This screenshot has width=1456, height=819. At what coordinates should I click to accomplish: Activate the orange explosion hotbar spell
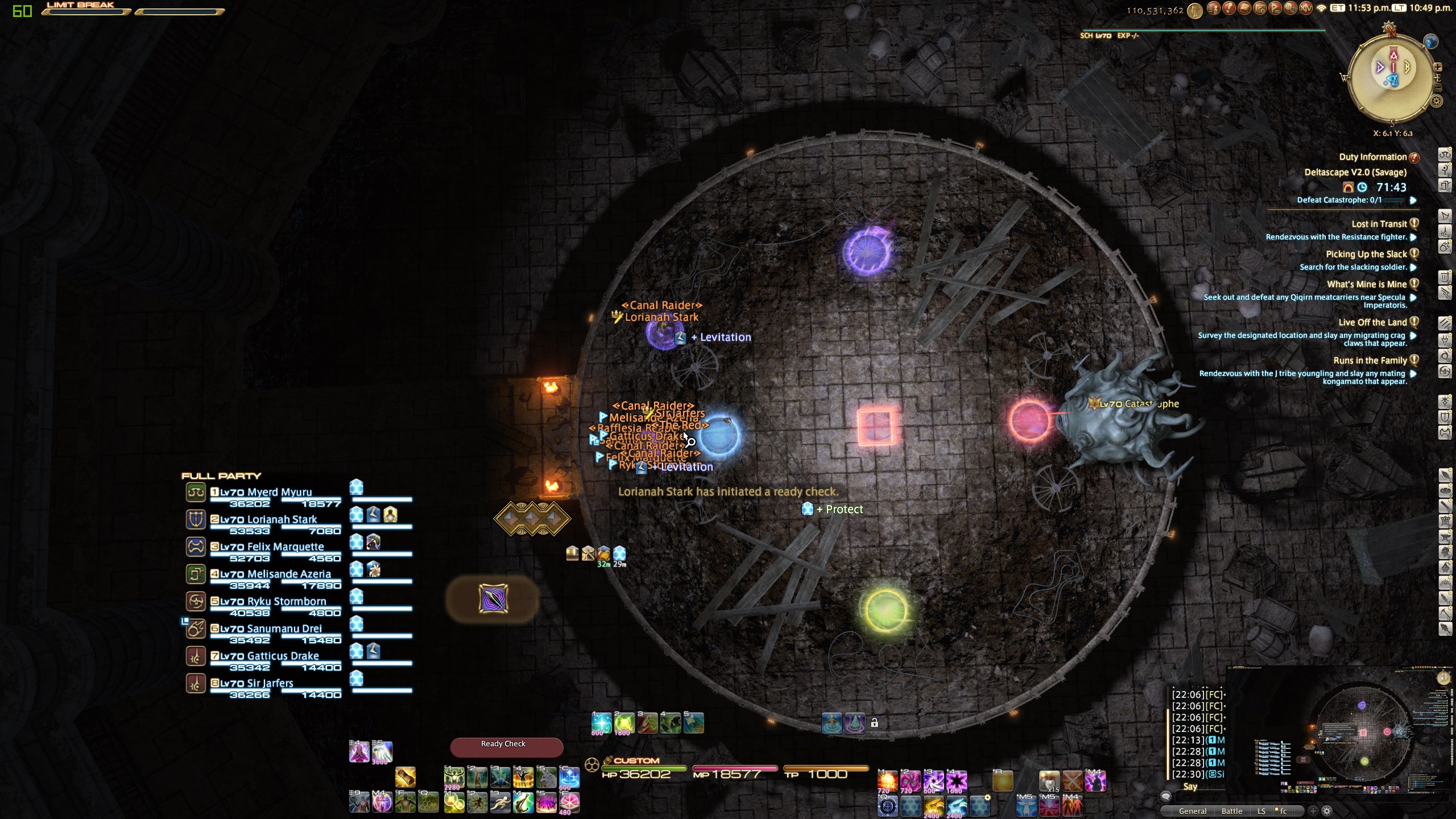(887, 781)
